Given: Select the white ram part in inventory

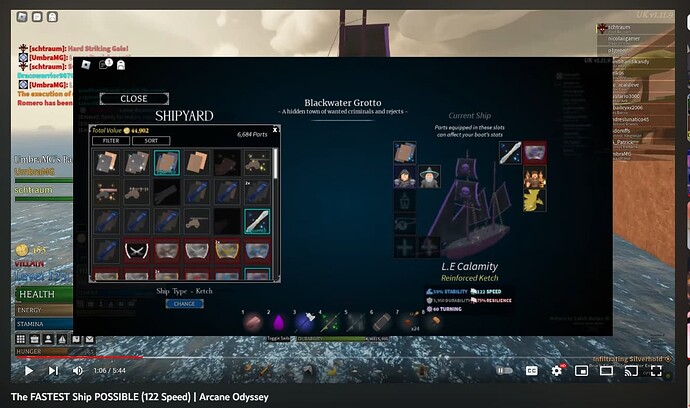Looking at the screenshot, I should click(256, 220).
